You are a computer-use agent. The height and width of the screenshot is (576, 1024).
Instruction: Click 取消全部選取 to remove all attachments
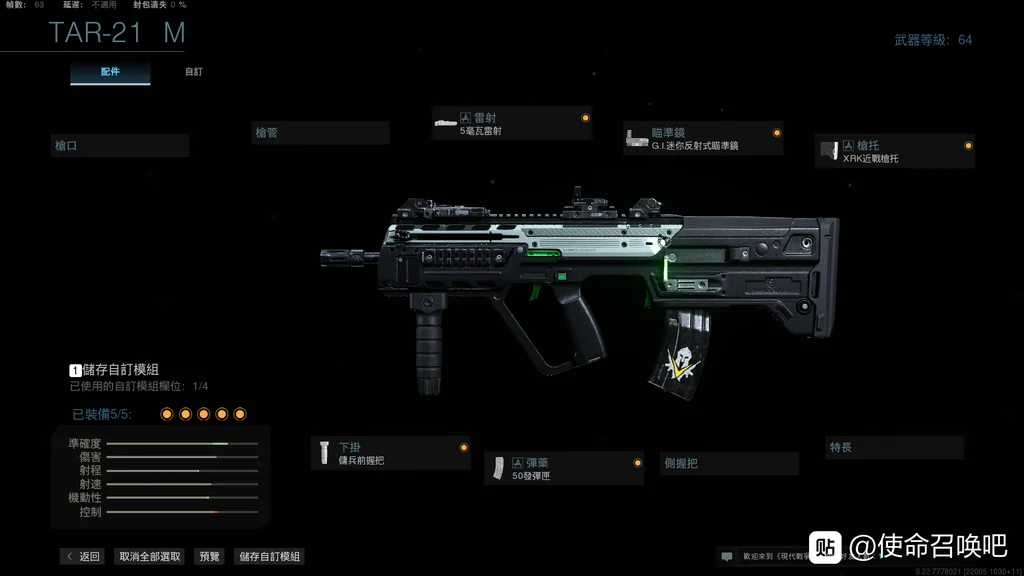point(150,557)
